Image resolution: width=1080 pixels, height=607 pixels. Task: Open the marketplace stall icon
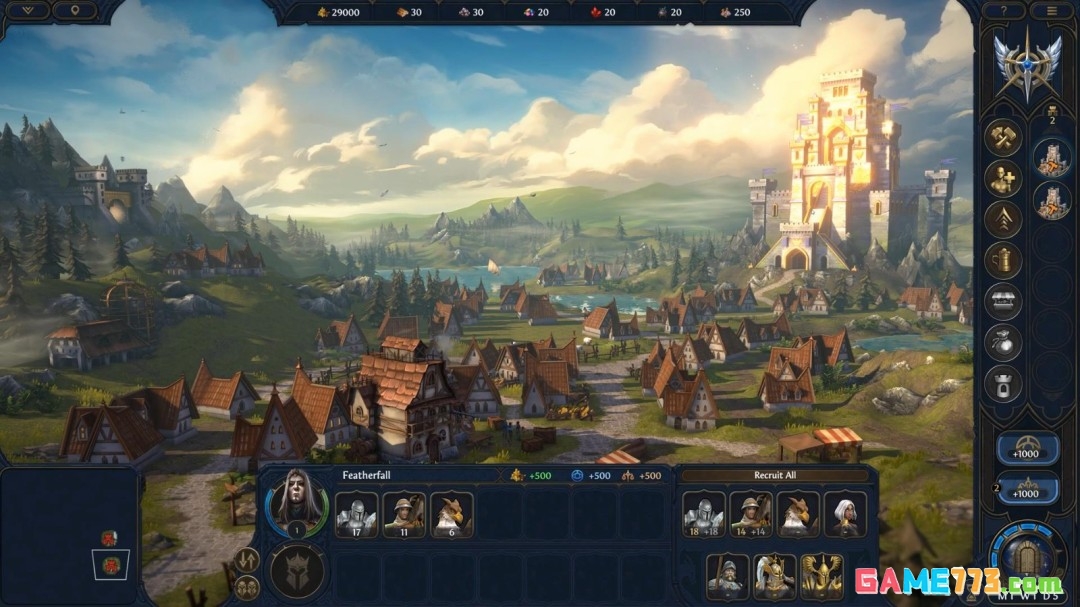pyautogui.click(x=1002, y=299)
